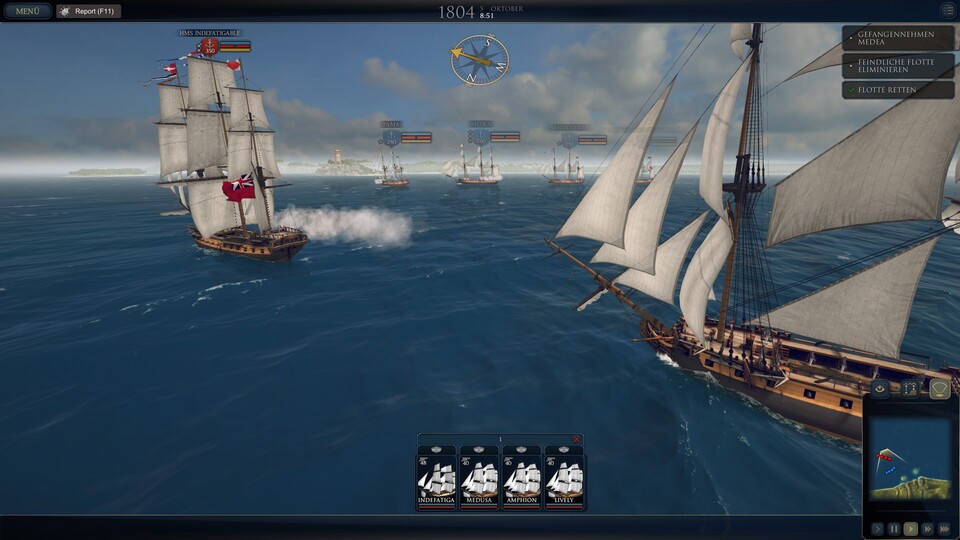Select the Feindliche Flotte eliminieren objective
The height and width of the screenshot is (540, 960).
898,65
